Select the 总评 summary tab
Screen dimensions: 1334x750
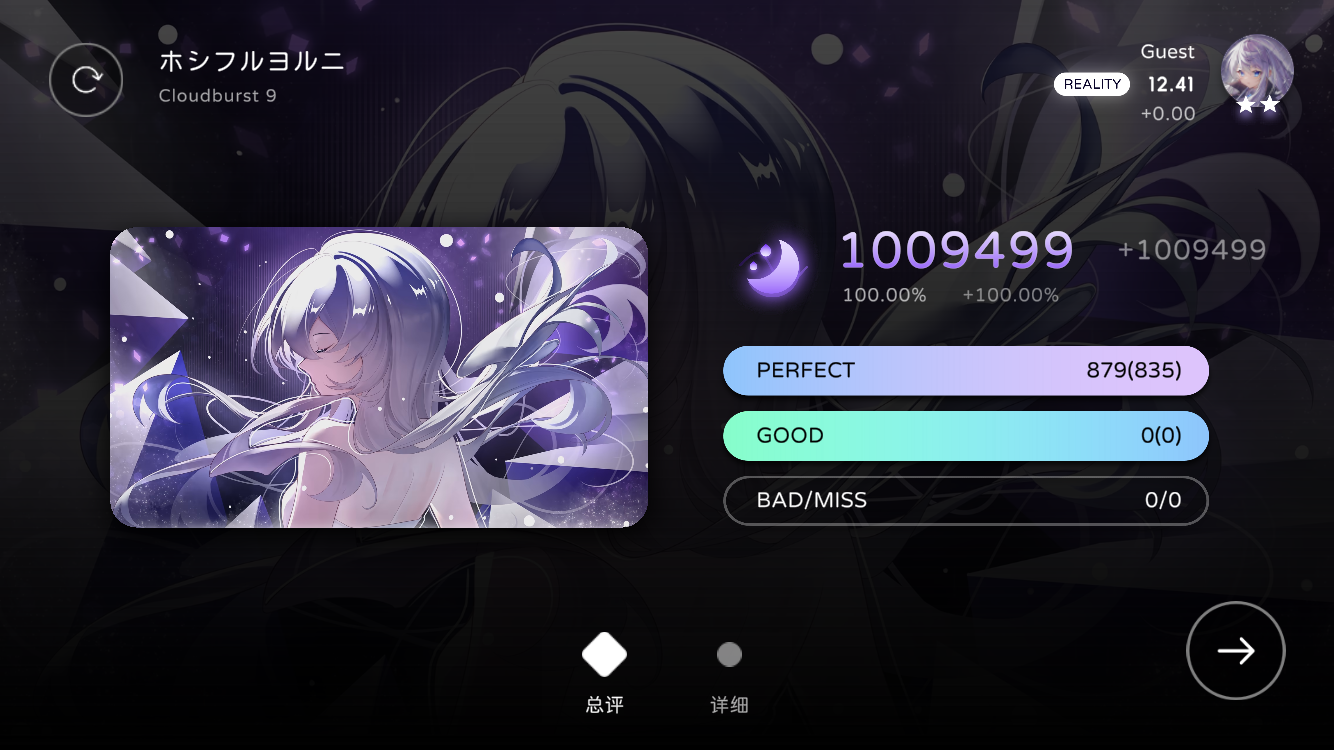point(604,704)
